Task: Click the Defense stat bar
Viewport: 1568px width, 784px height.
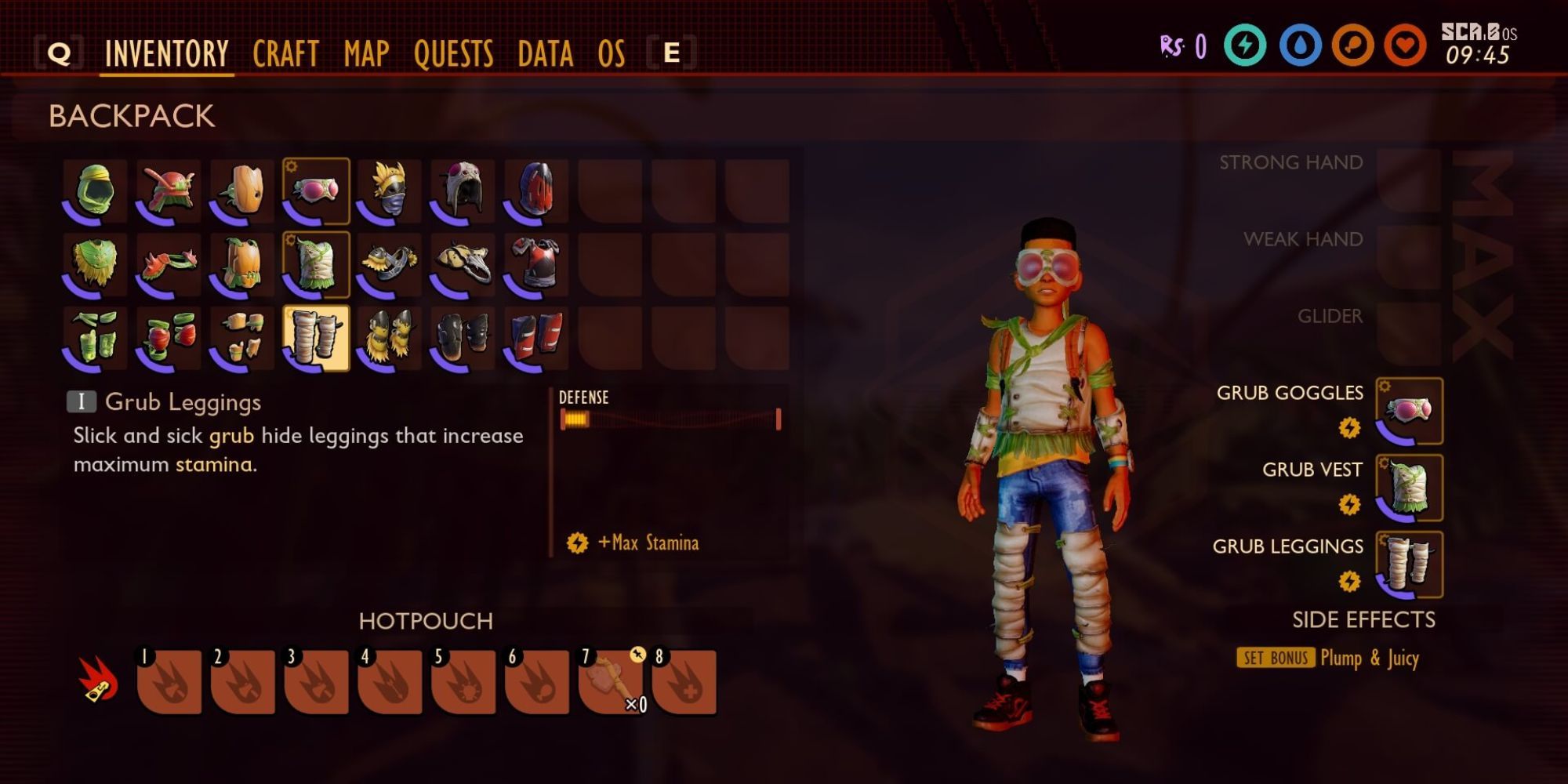Action: [x=670, y=419]
